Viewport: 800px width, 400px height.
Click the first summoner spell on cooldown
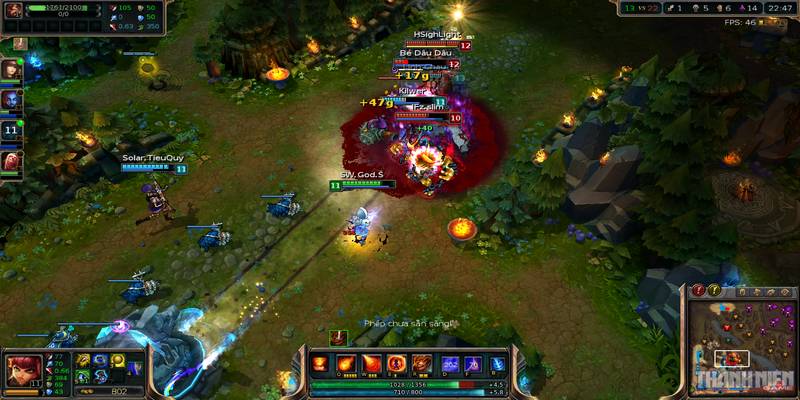click(x=449, y=363)
